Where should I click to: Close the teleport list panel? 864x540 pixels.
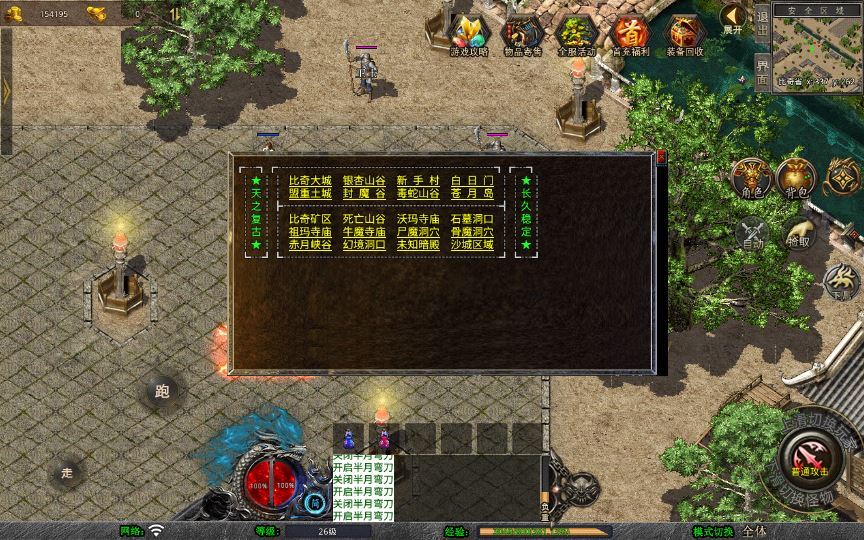point(660,156)
